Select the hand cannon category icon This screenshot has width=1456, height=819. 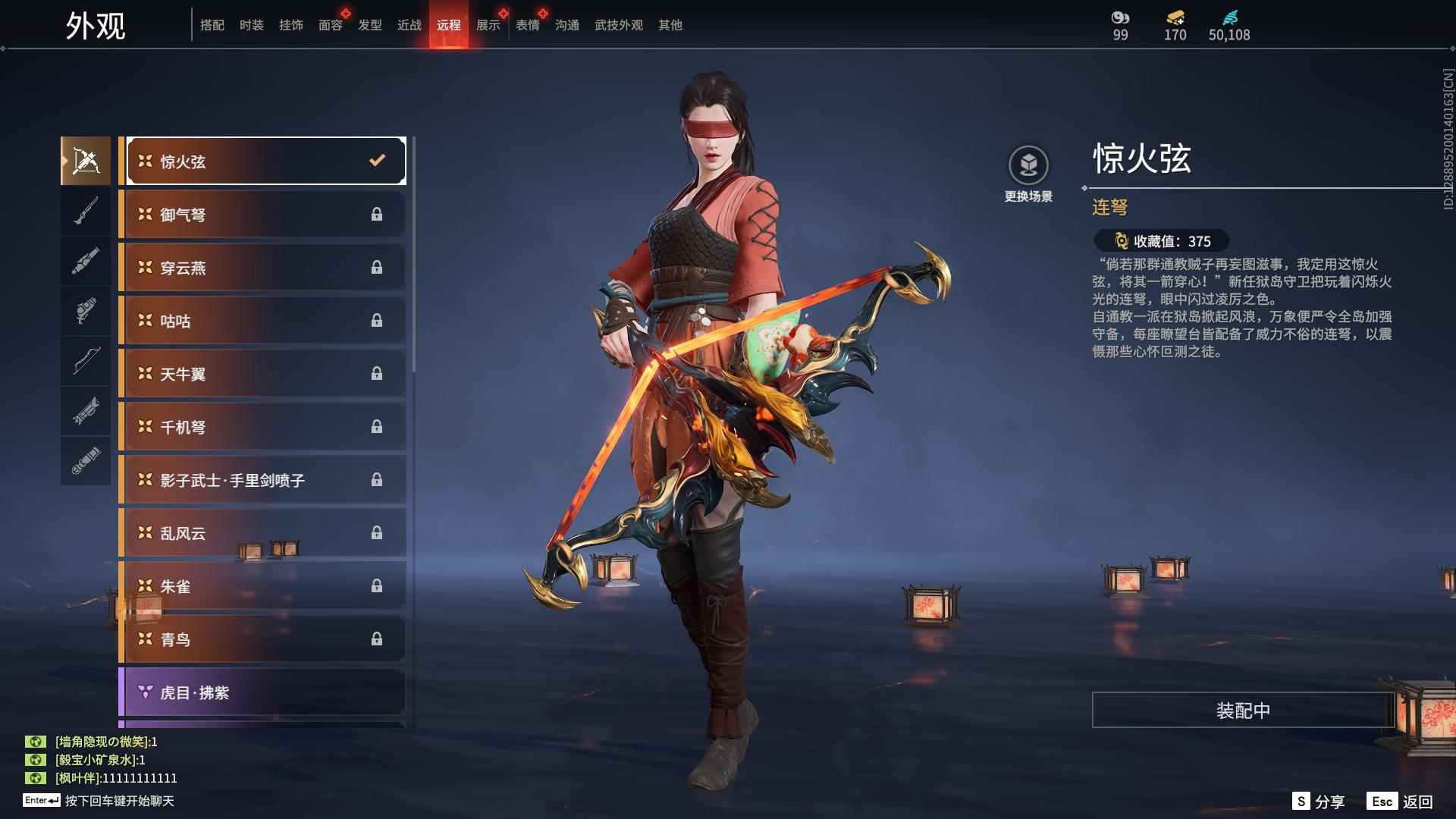coord(86,260)
